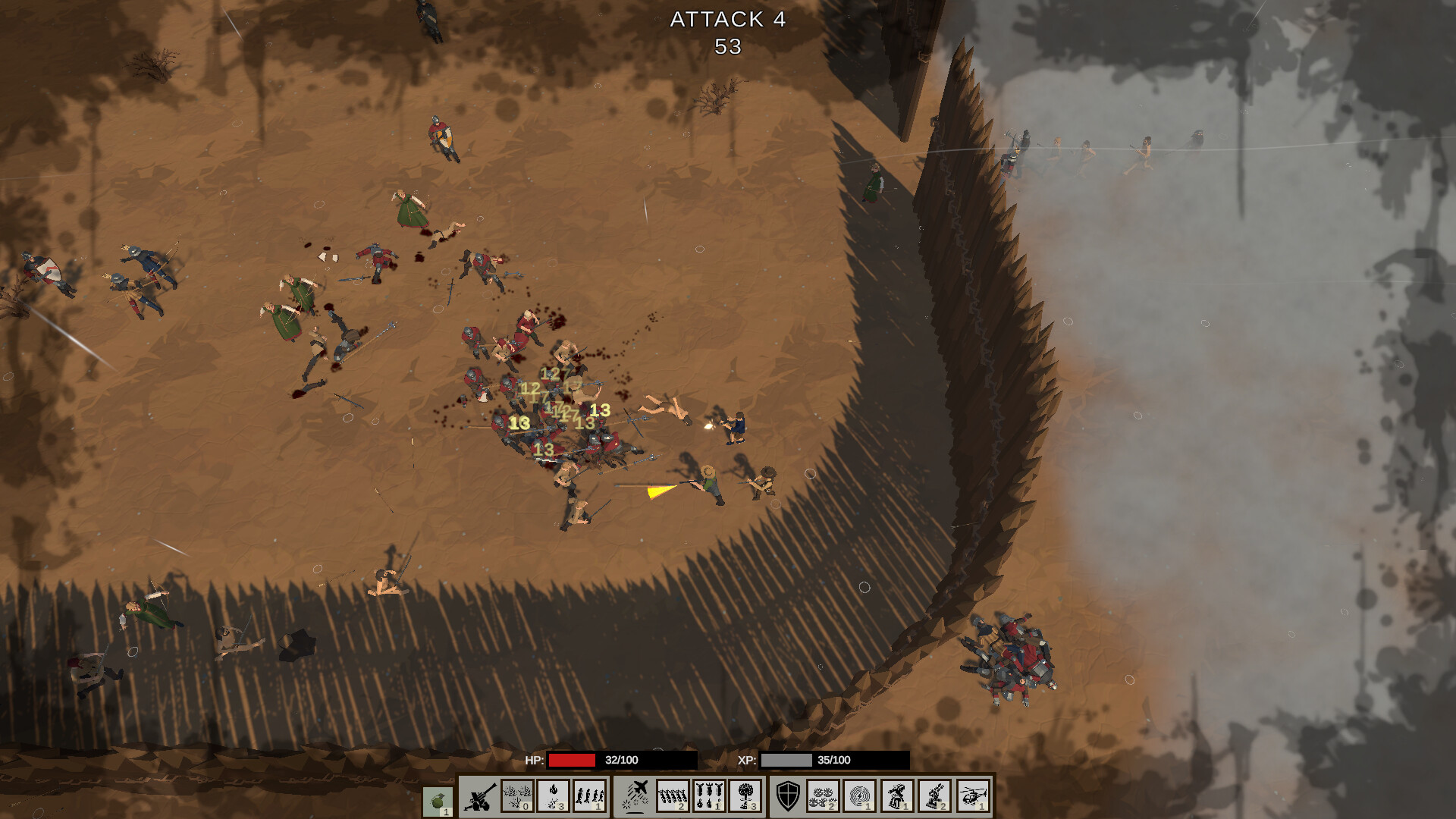Screen dimensions: 1456x819
Task: Activate the fire ability with 3 charges
Action: click(554, 796)
